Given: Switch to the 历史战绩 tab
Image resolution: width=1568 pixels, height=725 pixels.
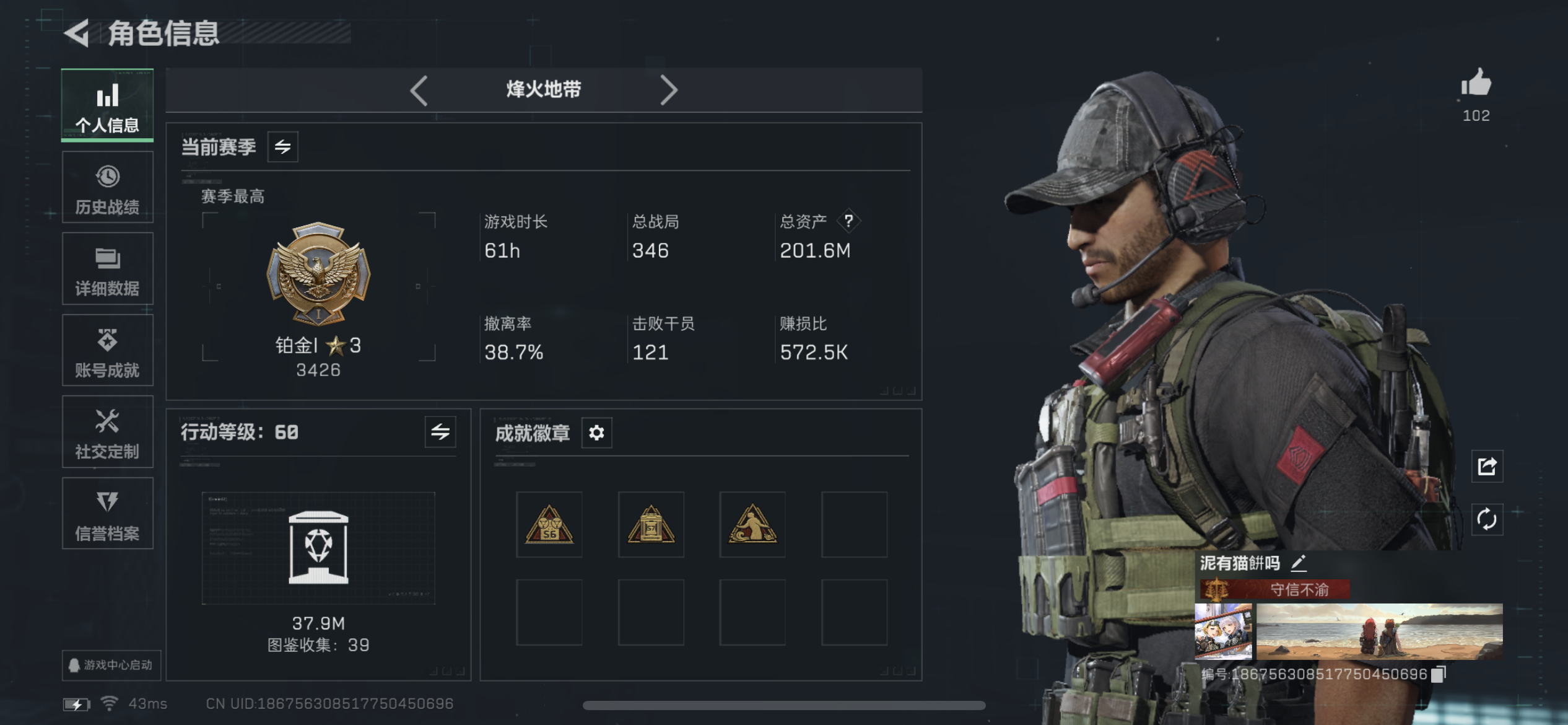Looking at the screenshot, I should [x=107, y=187].
